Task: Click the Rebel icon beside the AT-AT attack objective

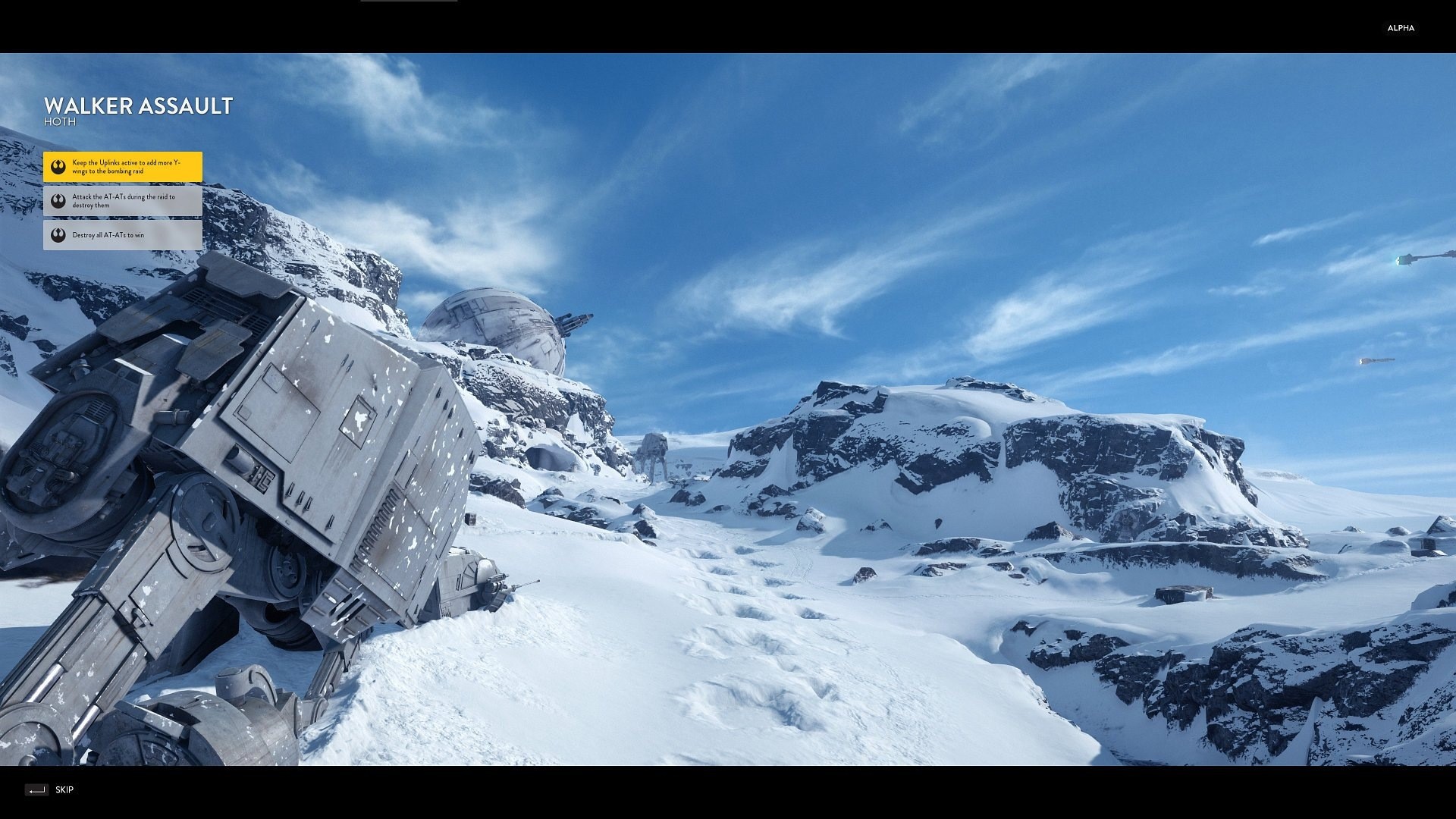Action: pos(58,200)
